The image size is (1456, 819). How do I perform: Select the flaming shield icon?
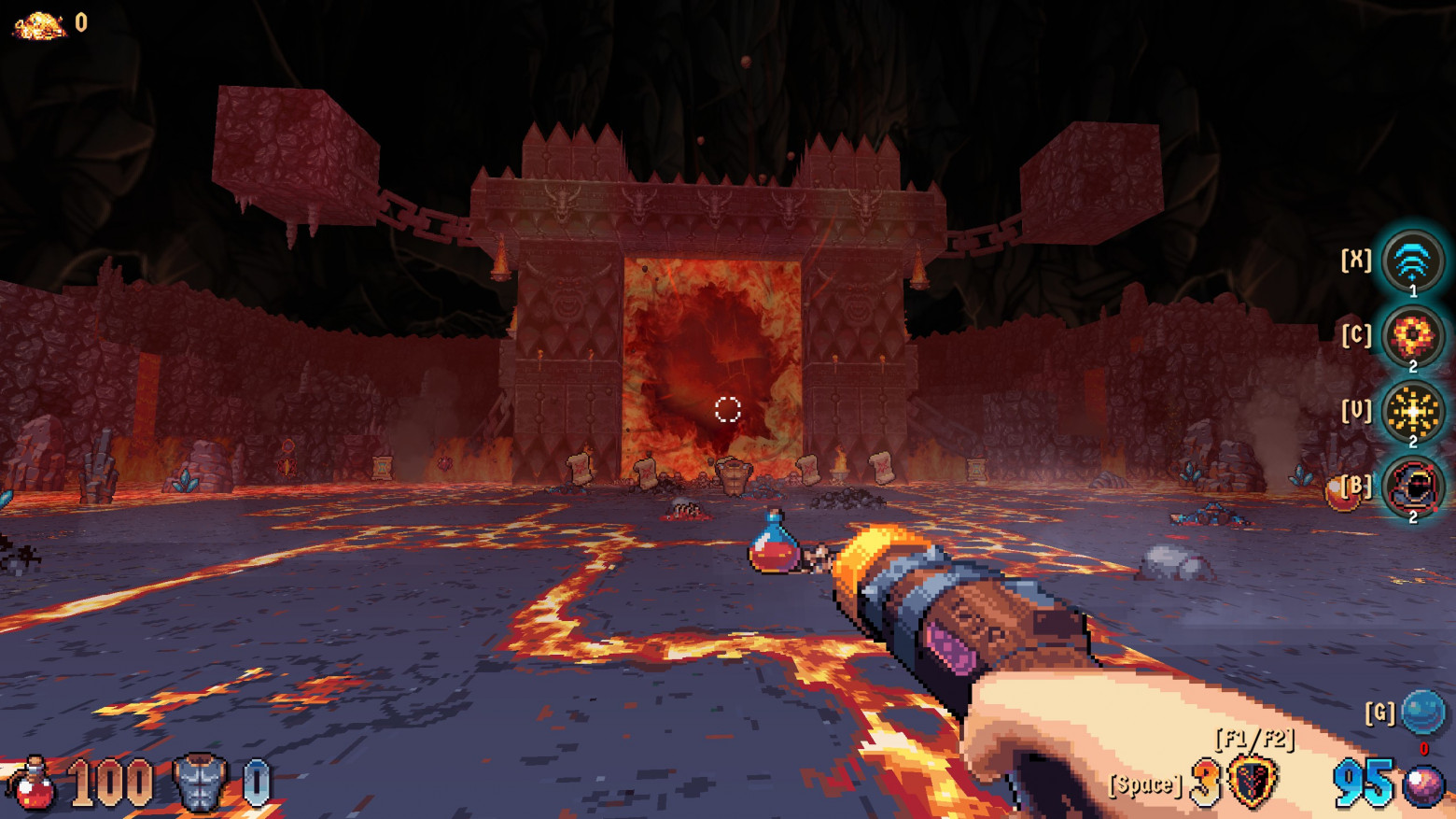[1252, 782]
